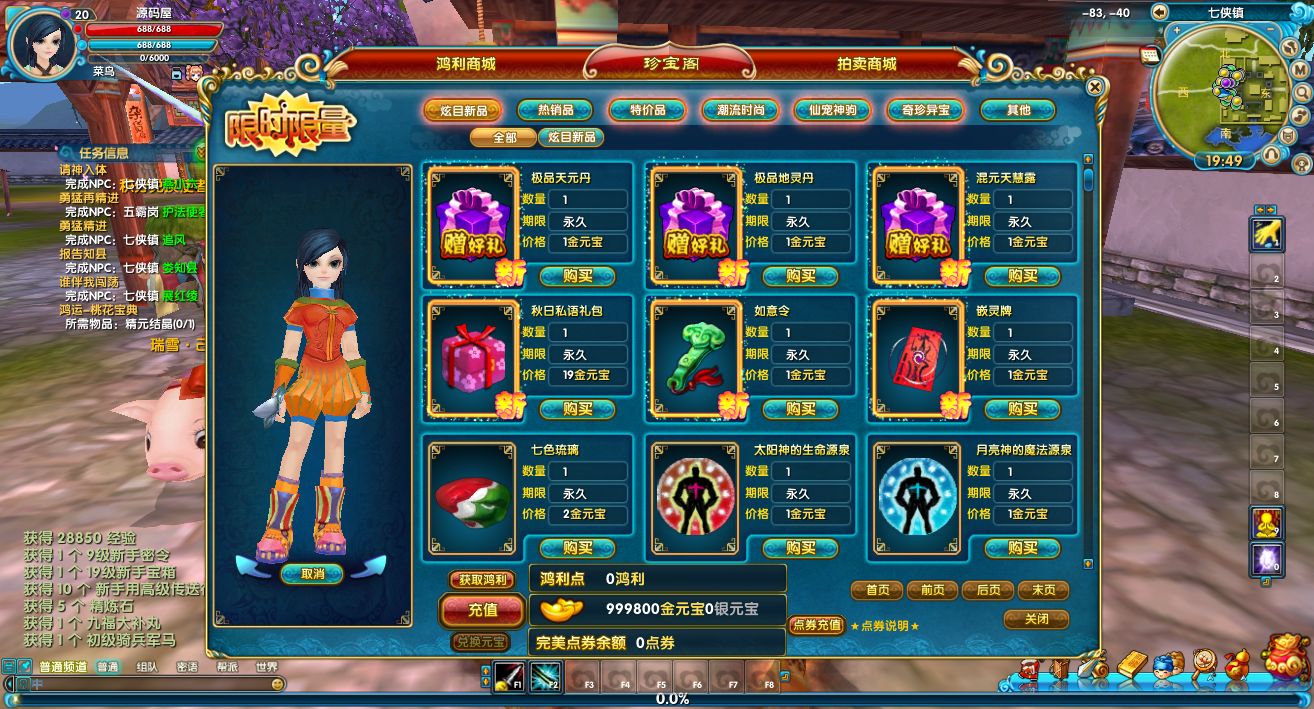Buy the 极品天元丹 item
The height and width of the screenshot is (709, 1314).
pos(577,276)
